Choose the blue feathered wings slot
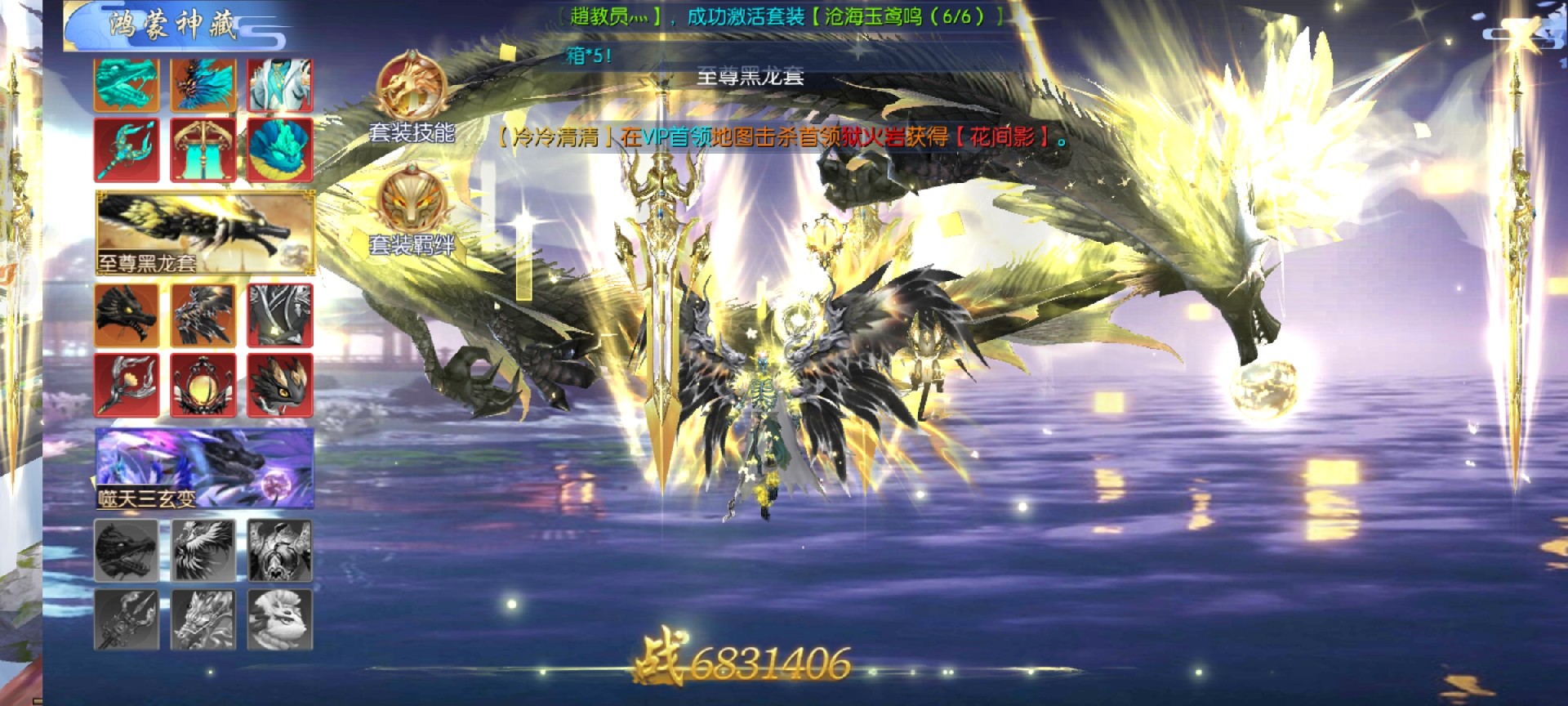 tap(203, 84)
